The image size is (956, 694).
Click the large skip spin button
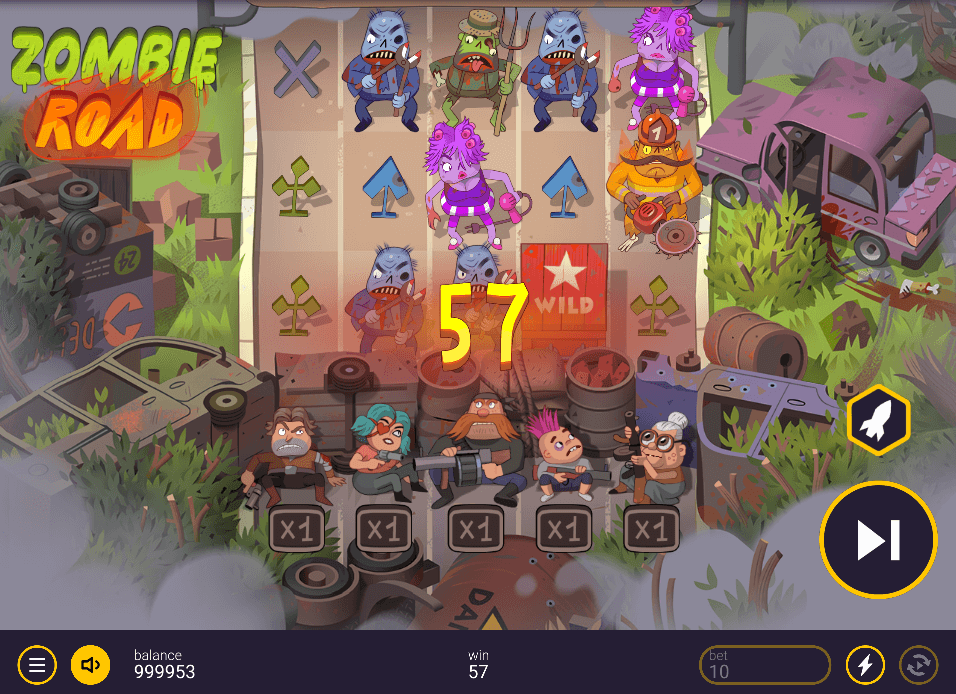click(878, 540)
